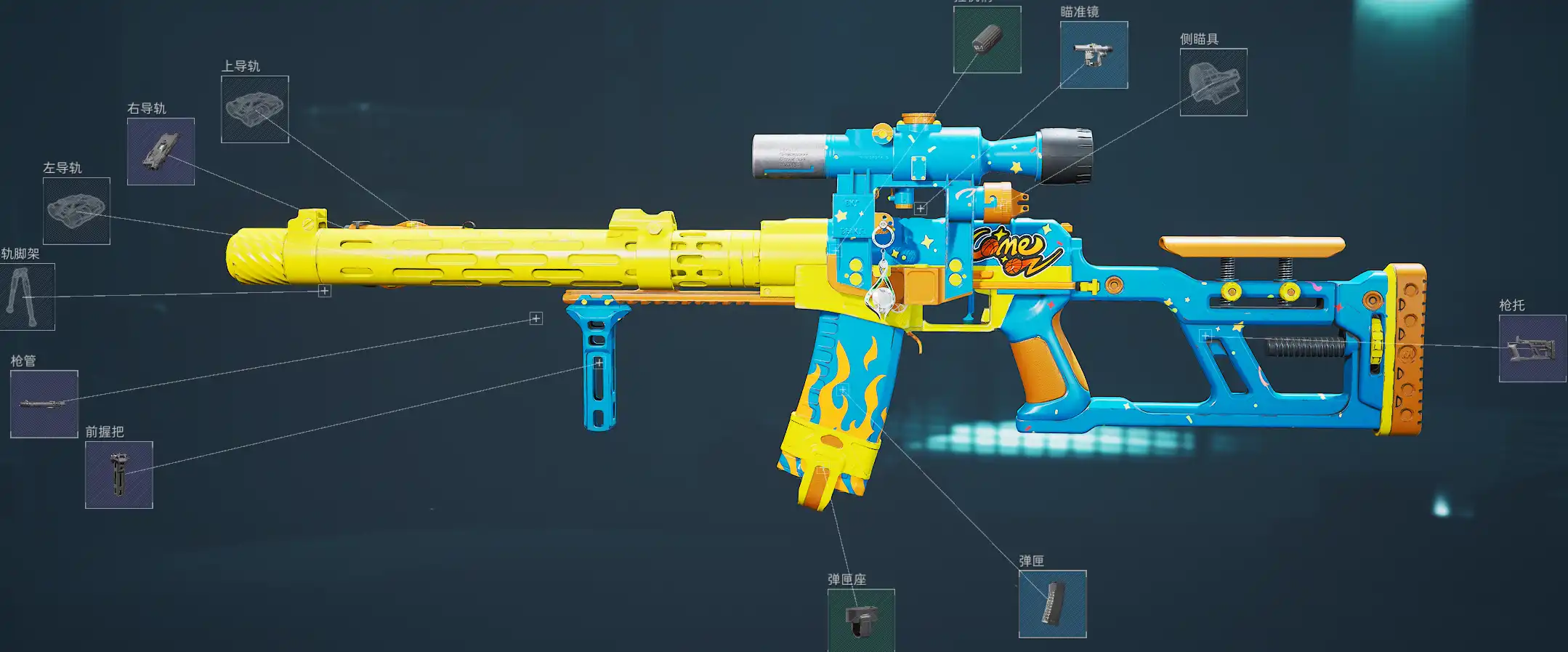This screenshot has height=652, width=1568.
Task: Choose the 左导轨 left rail slot
Action: tap(76, 211)
